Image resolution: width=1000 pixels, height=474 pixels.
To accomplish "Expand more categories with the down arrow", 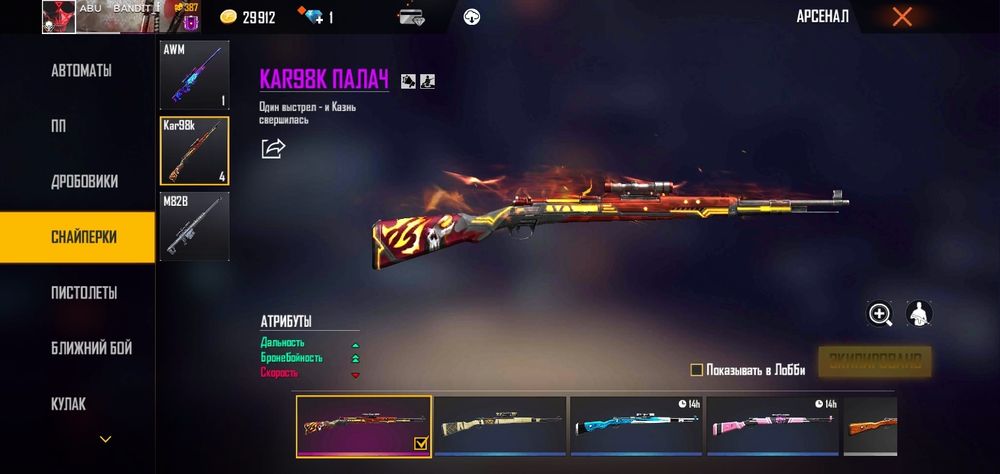I will pyautogui.click(x=105, y=439).
